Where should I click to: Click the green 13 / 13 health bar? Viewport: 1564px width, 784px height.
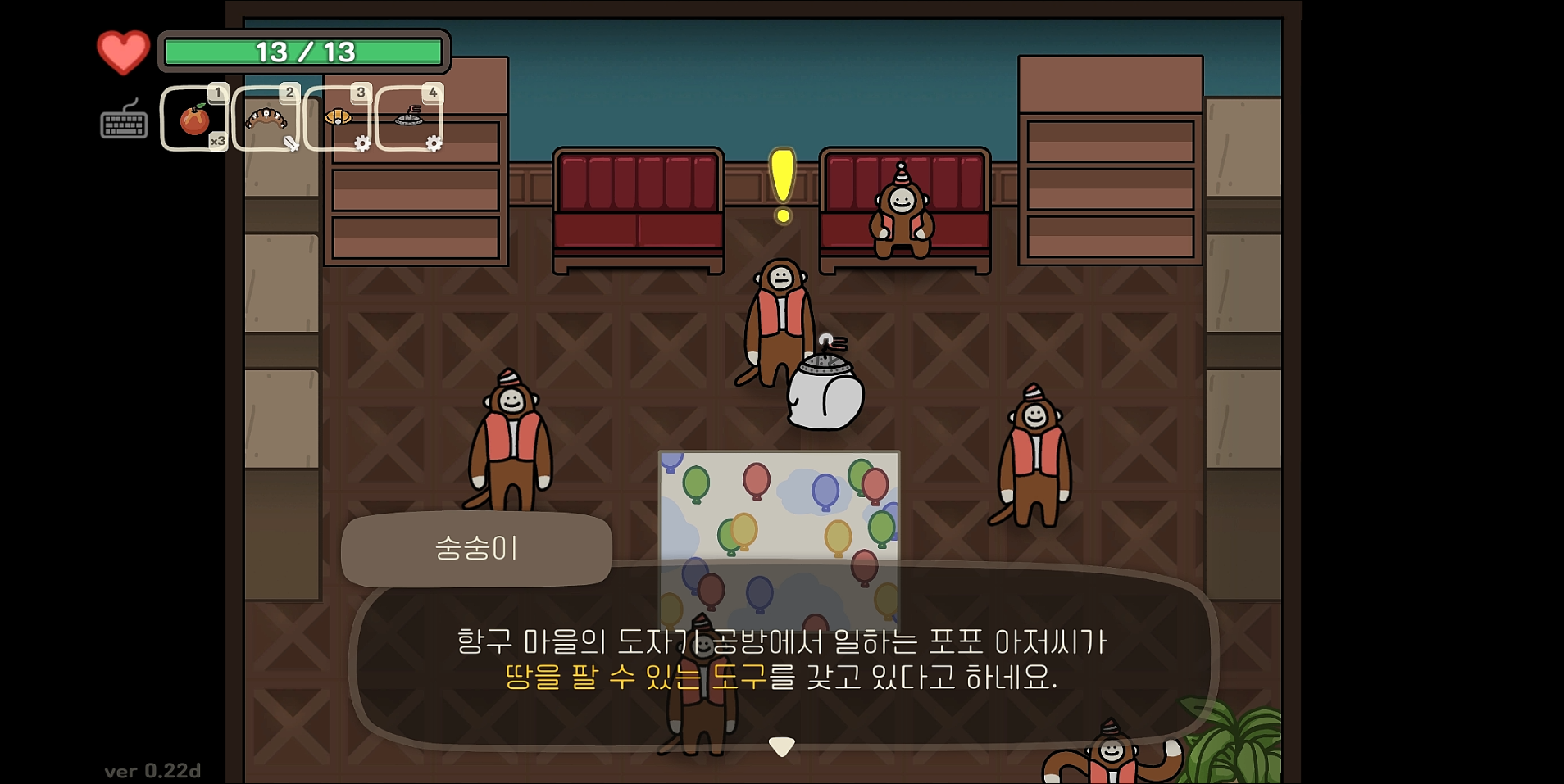303,51
